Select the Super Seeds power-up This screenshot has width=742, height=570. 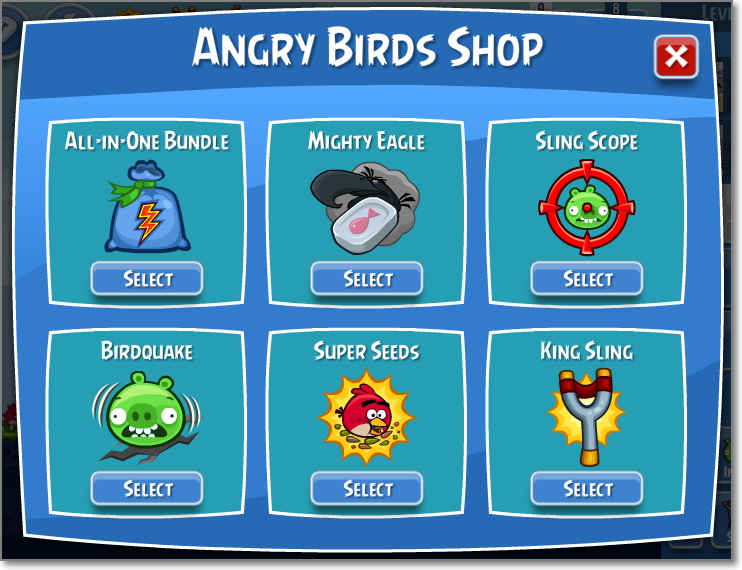[367, 489]
